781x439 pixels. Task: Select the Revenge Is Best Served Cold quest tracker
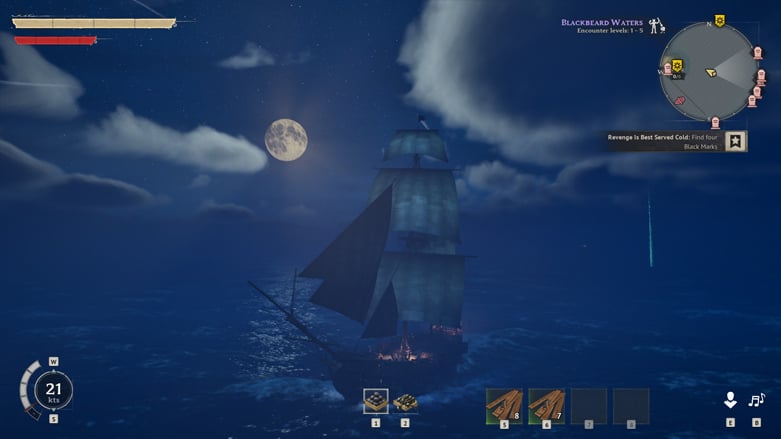[x=664, y=142]
